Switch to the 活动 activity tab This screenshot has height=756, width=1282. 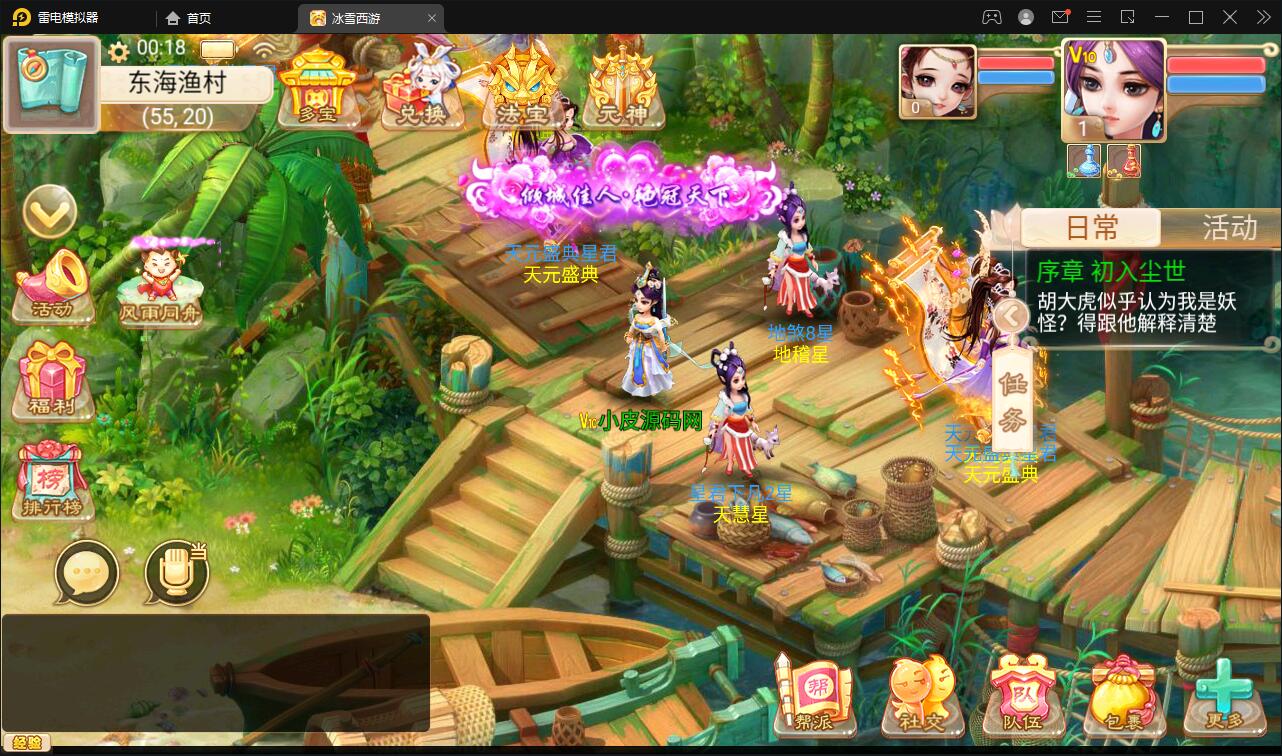tap(1228, 228)
